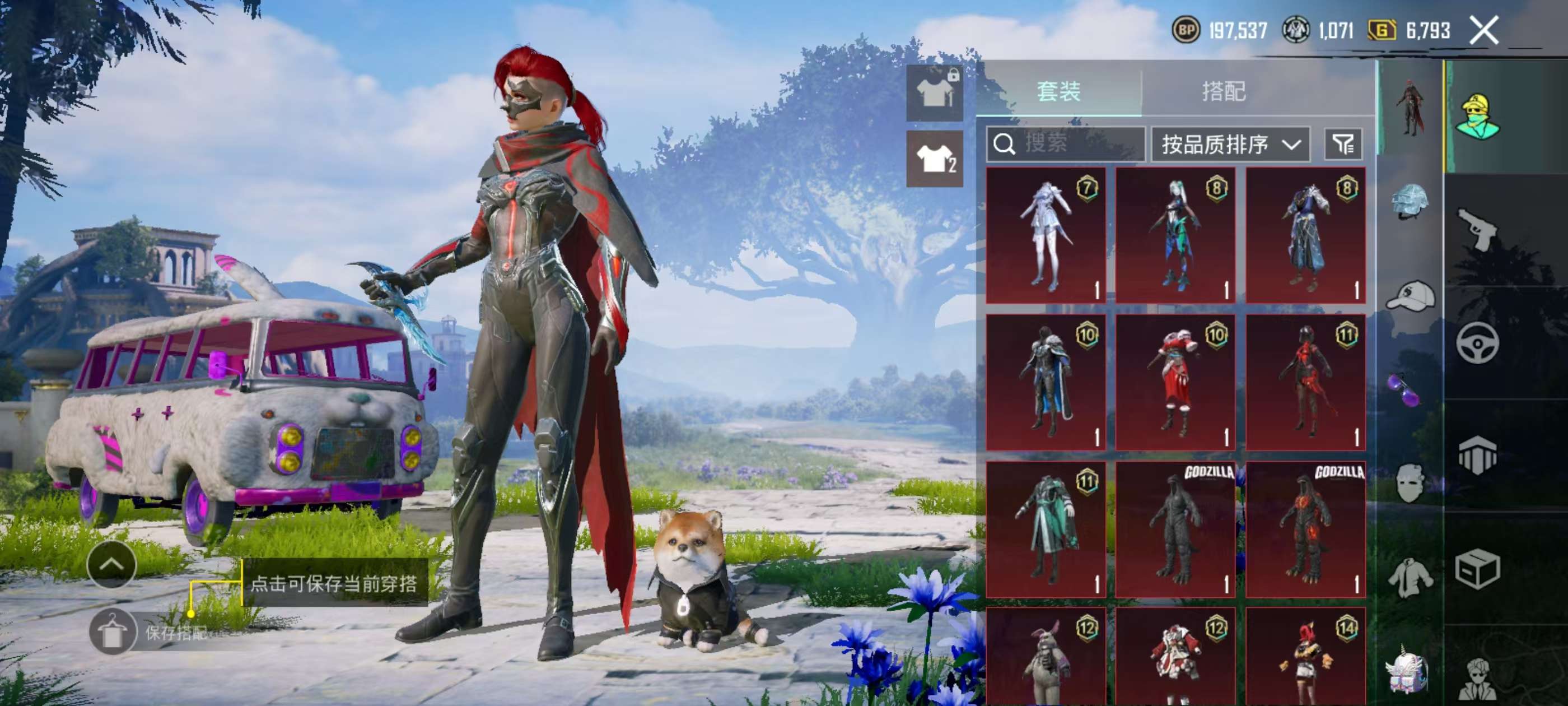Open the 按品质排序 sort dropdown

[1230, 145]
